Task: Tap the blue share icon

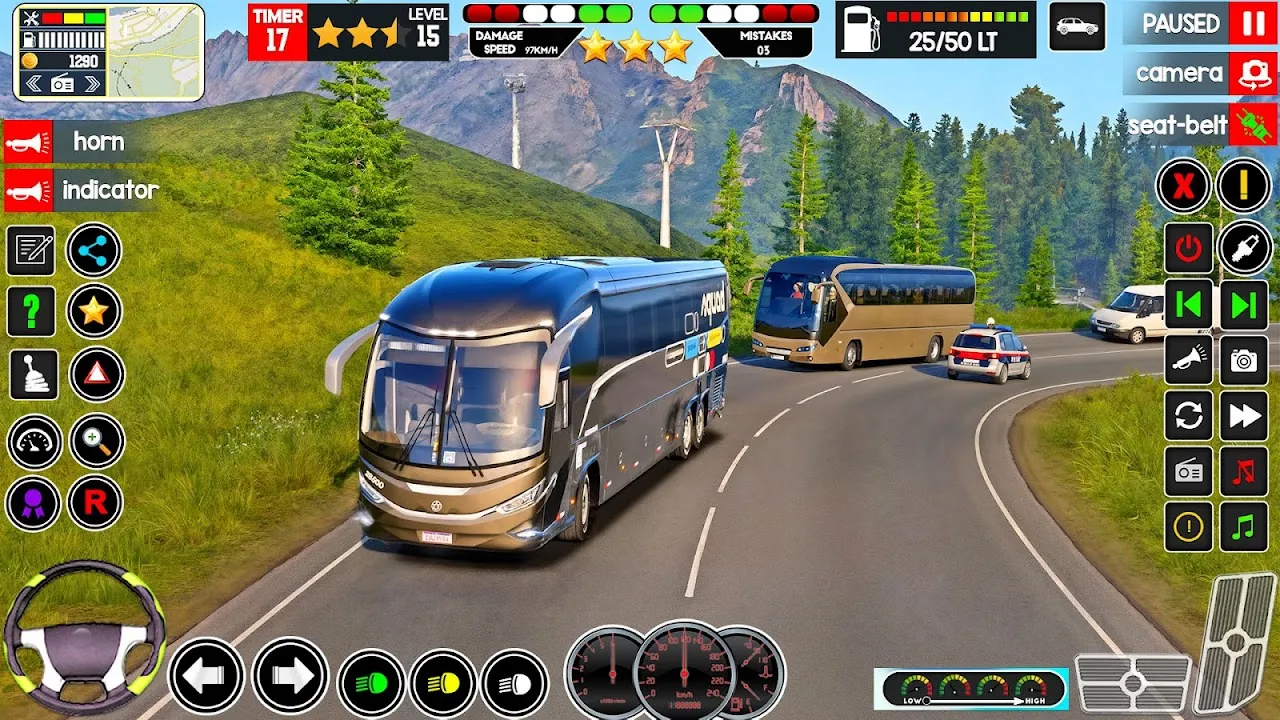Action: pos(94,250)
